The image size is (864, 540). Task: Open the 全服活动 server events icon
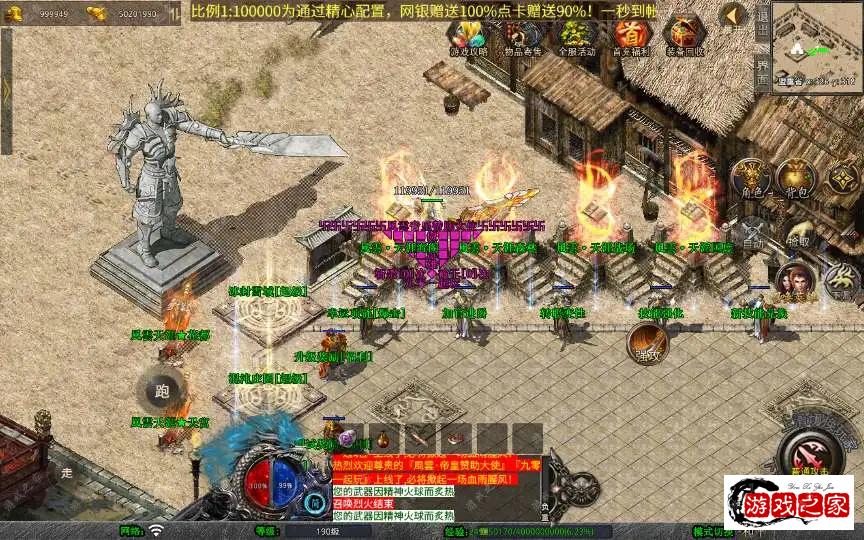[576, 36]
